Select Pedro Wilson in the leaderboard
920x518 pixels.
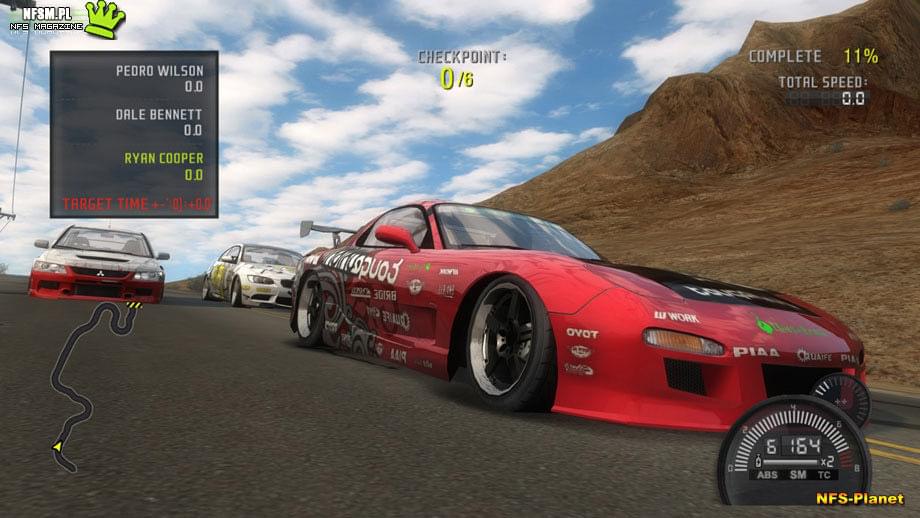[159, 71]
